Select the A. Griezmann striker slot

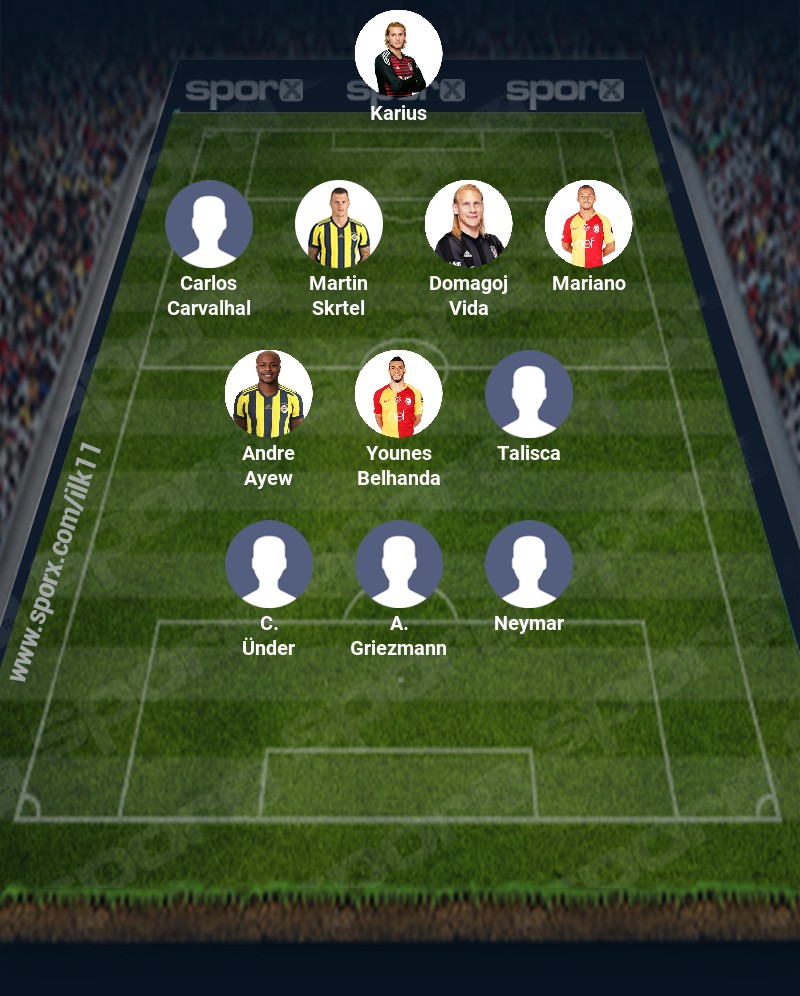398,564
